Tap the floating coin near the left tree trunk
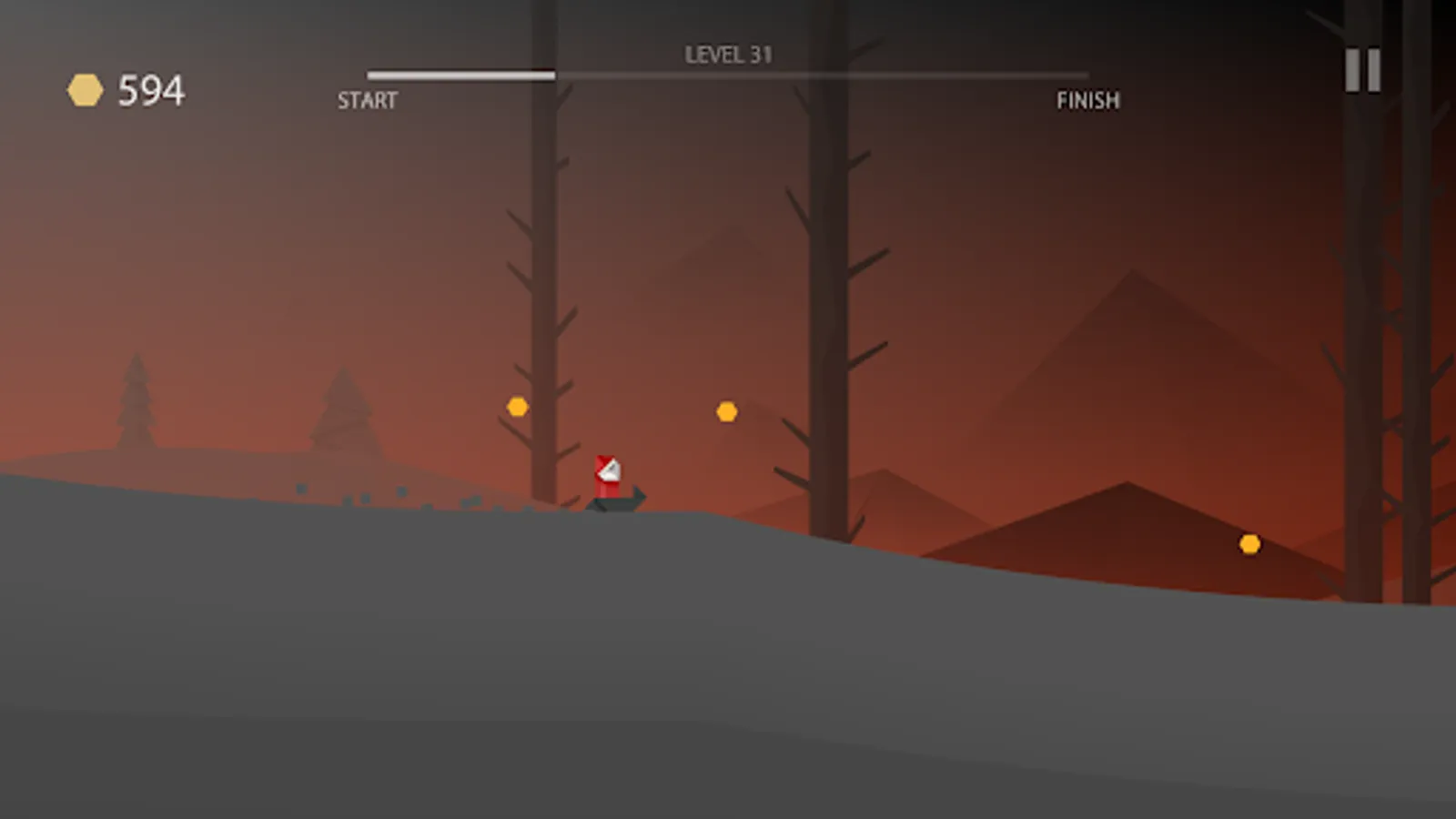Image resolution: width=1456 pixels, height=819 pixels. point(516,406)
